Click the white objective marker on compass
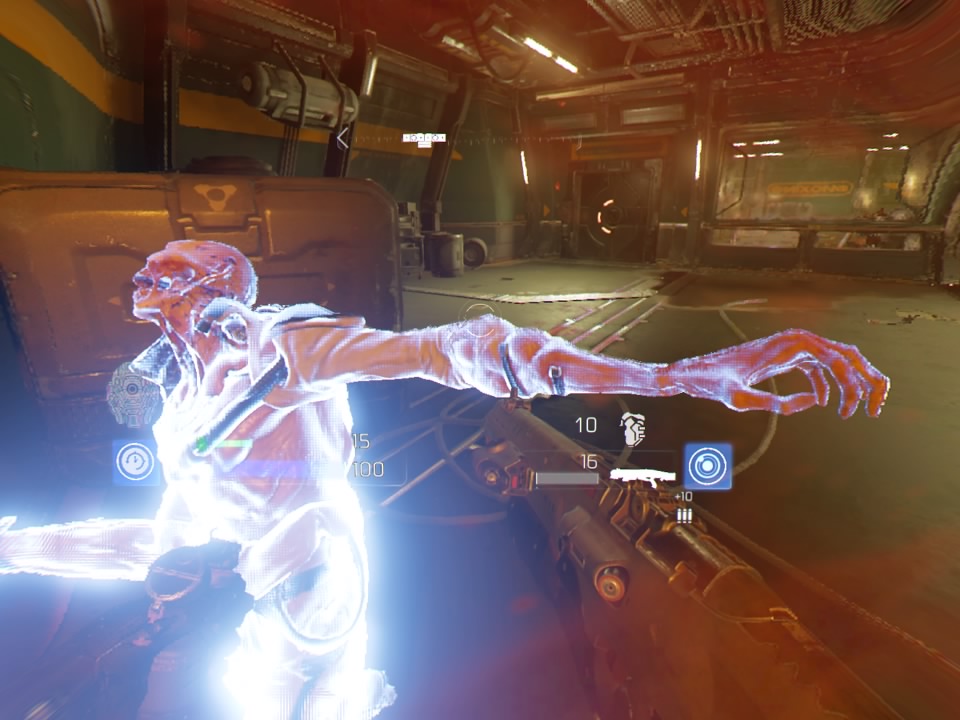Viewport: 960px width, 720px height. coord(423,138)
